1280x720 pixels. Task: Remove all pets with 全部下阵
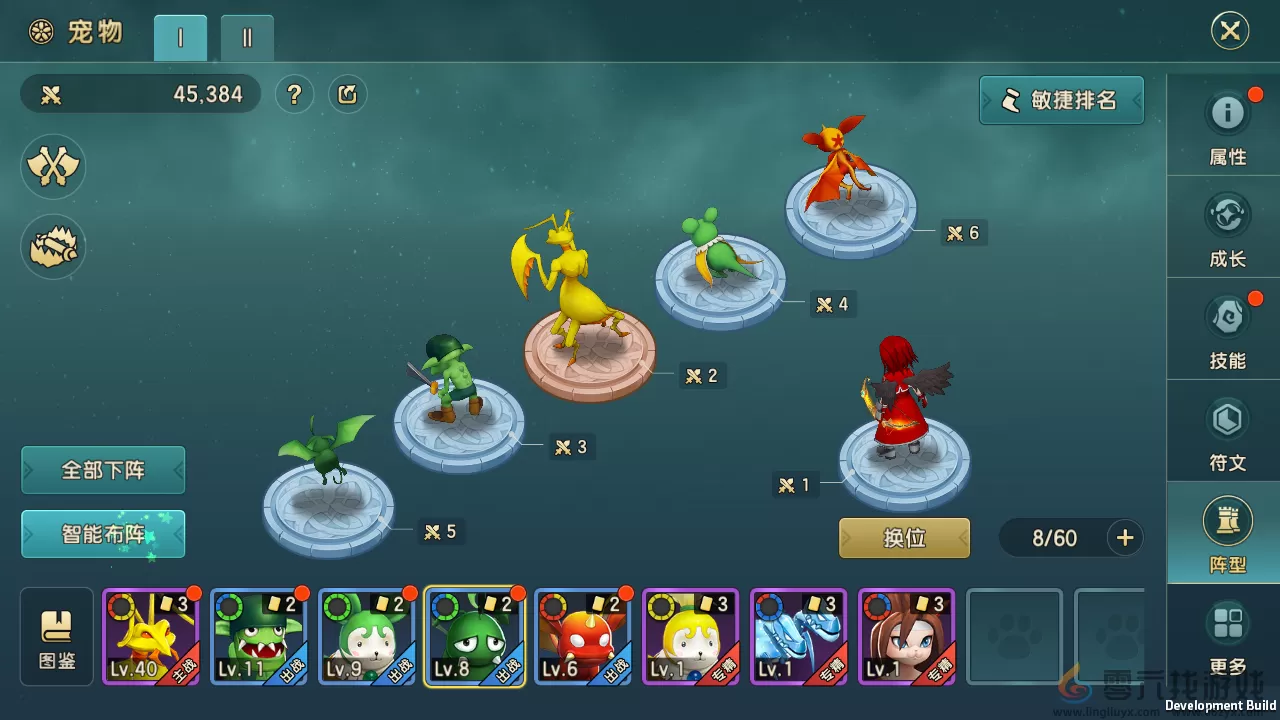point(103,470)
